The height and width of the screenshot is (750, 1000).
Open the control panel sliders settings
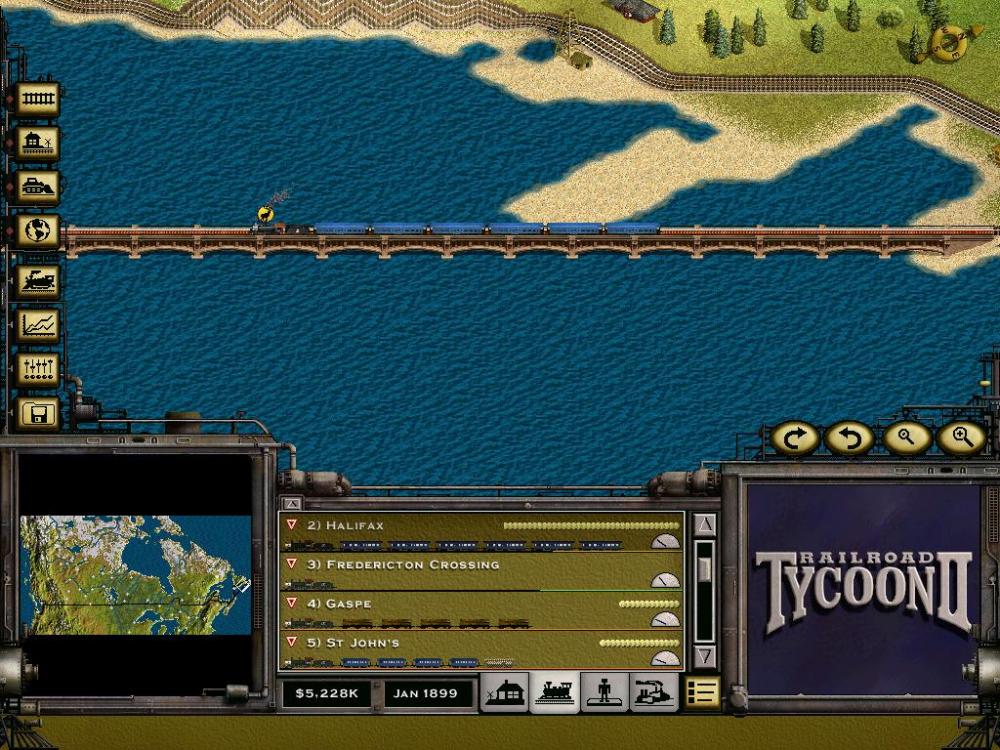coord(38,369)
